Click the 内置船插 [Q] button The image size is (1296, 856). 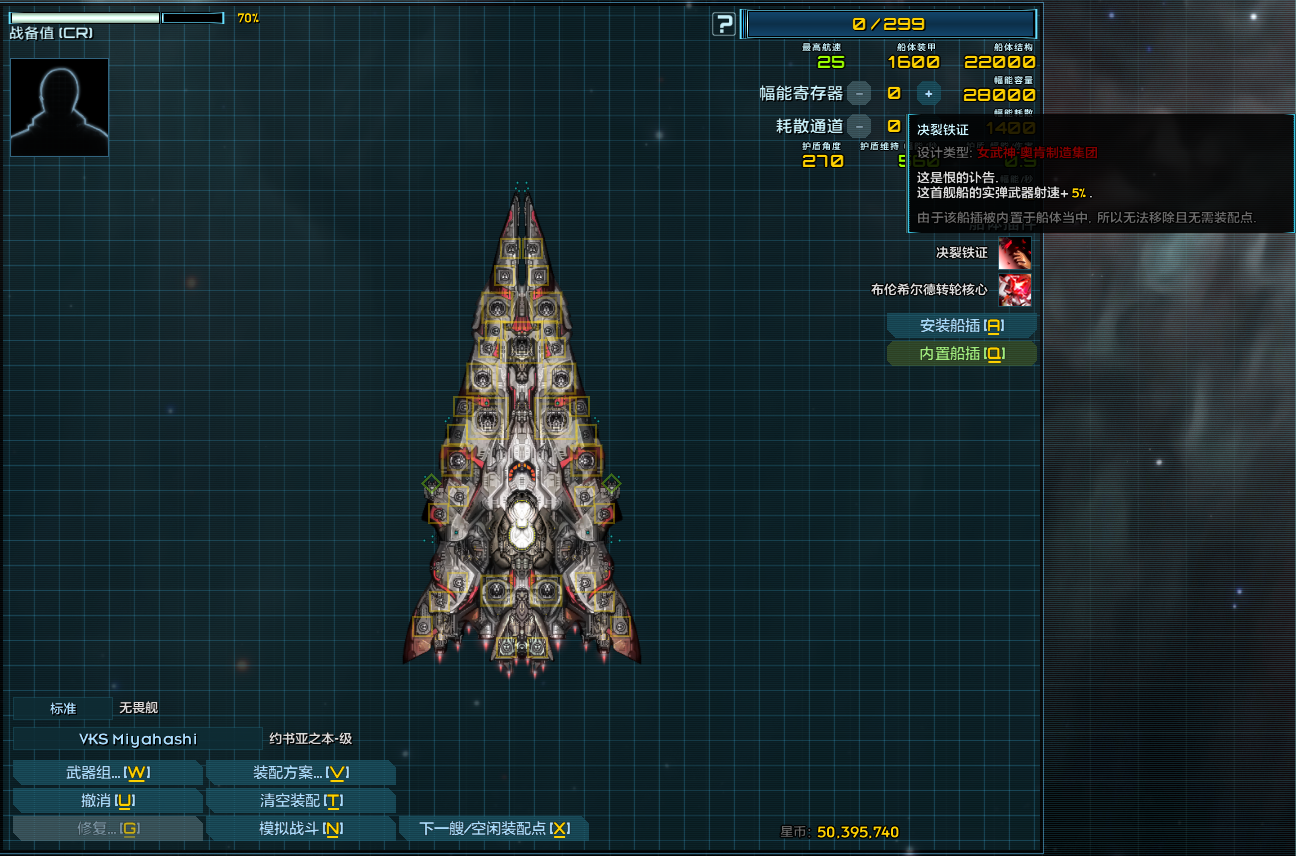[961, 353]
